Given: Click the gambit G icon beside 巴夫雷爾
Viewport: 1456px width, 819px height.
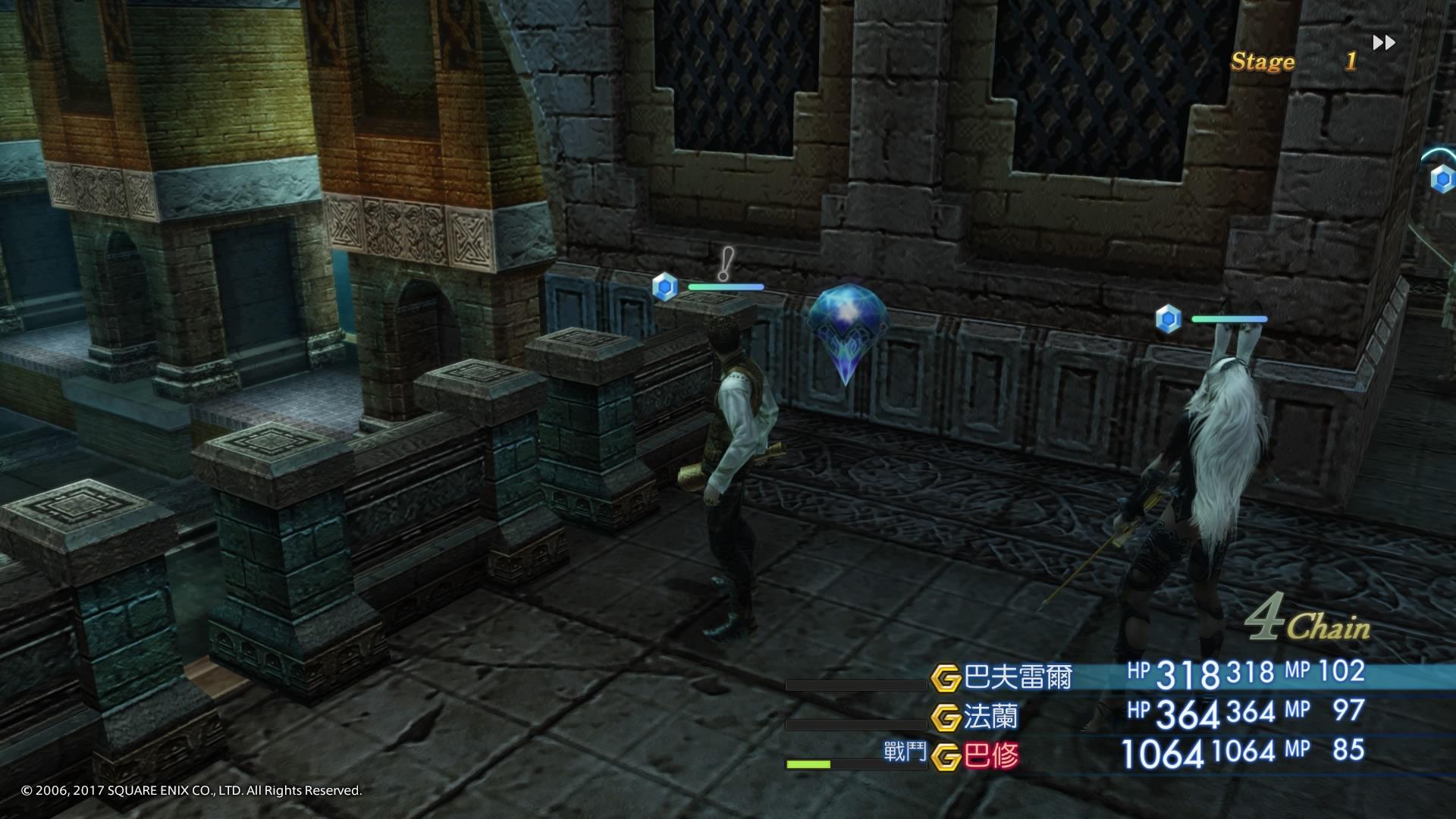Looking at the screenshot, I should click(x=946, y=678).
